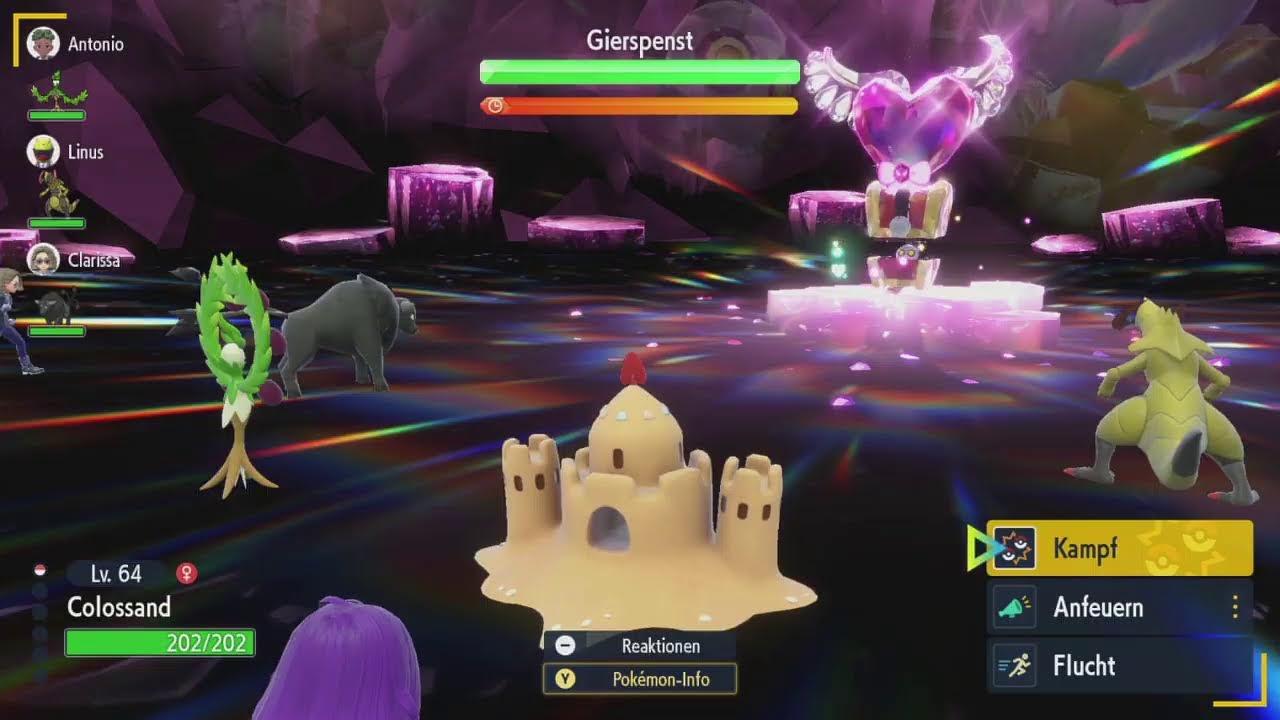The height and width of the screenshot is (720, 1280).
Task: Click the Anfeuern cheer button
Action: click(1100, 606)
